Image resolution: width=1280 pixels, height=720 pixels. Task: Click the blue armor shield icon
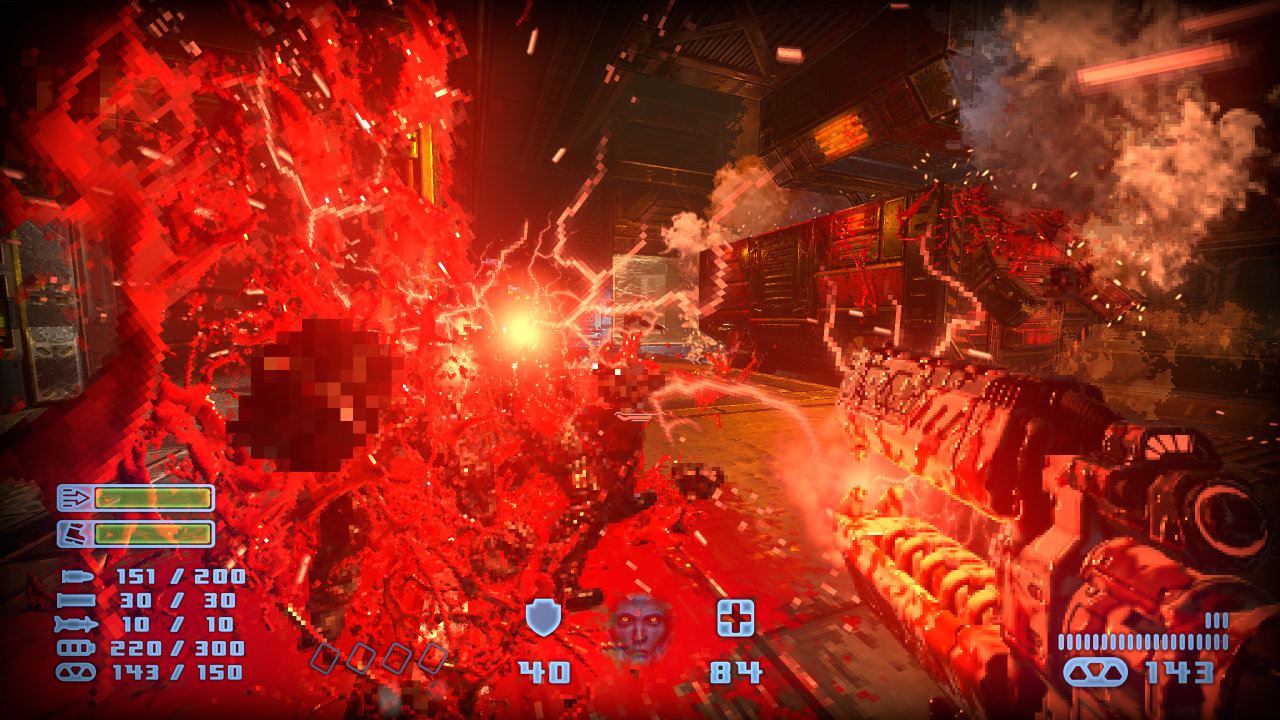(543, 618)
